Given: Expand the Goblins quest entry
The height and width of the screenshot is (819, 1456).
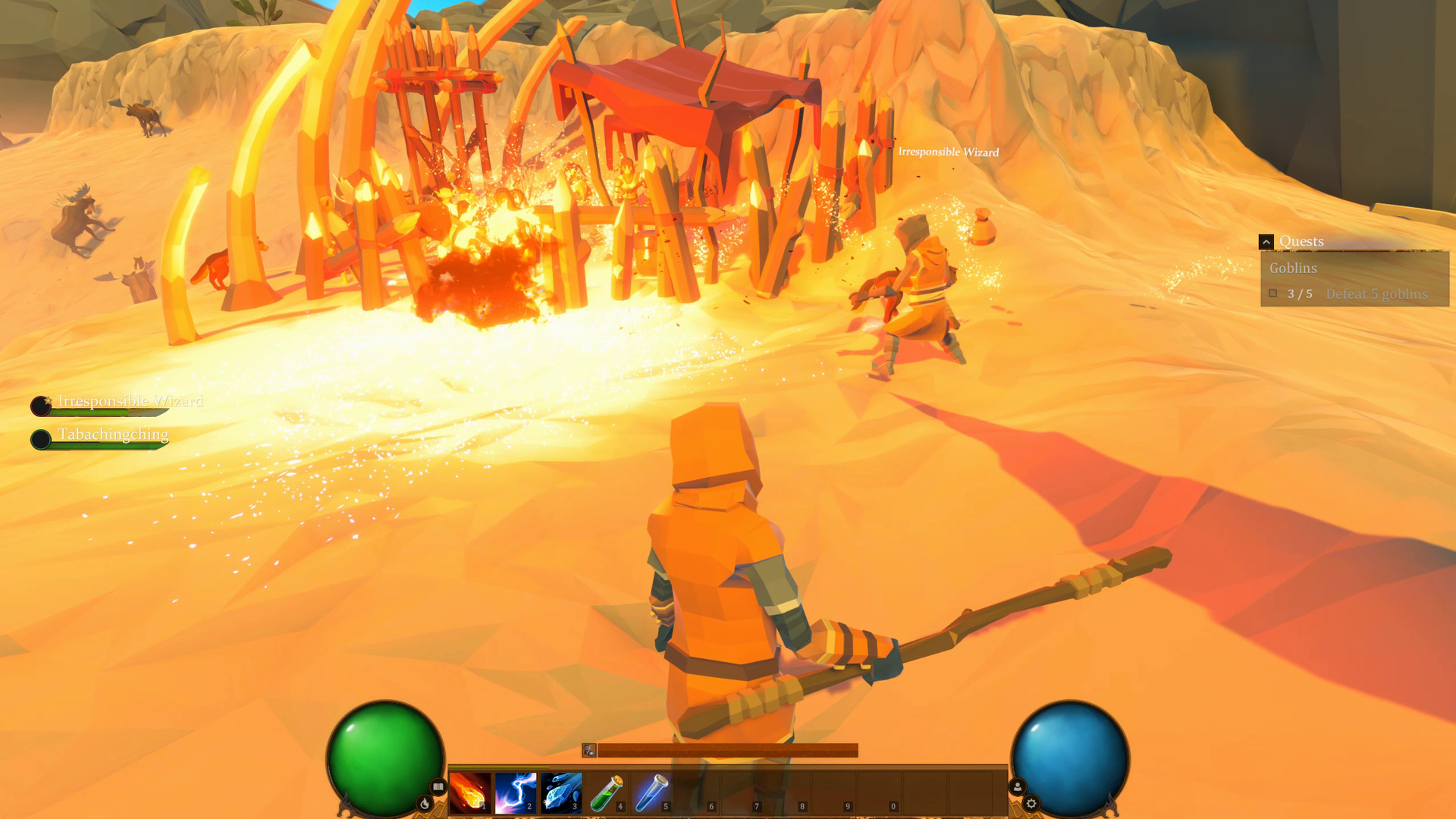Looking at the screenshot, I should pyautogui.click(x=1294, y=268).
